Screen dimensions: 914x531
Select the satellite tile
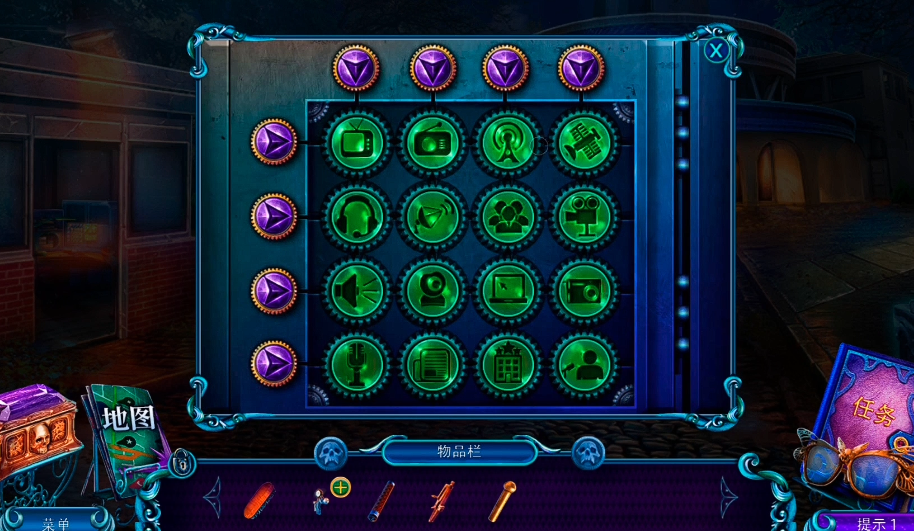click(x=582, y=142)
